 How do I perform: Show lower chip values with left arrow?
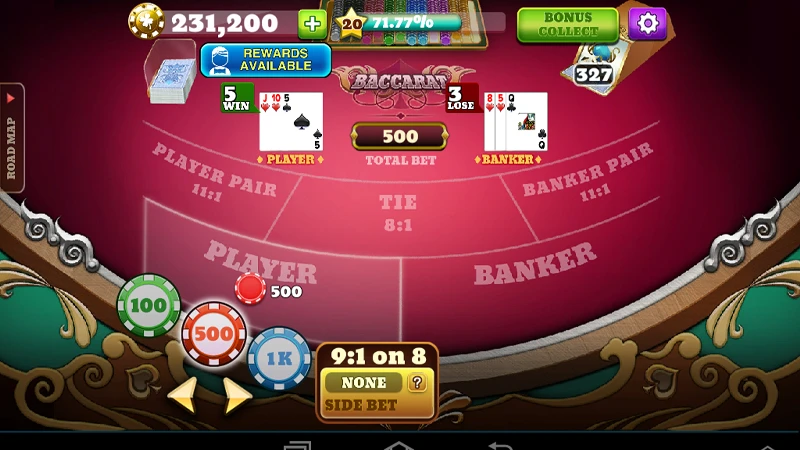(x=182, y=395)
